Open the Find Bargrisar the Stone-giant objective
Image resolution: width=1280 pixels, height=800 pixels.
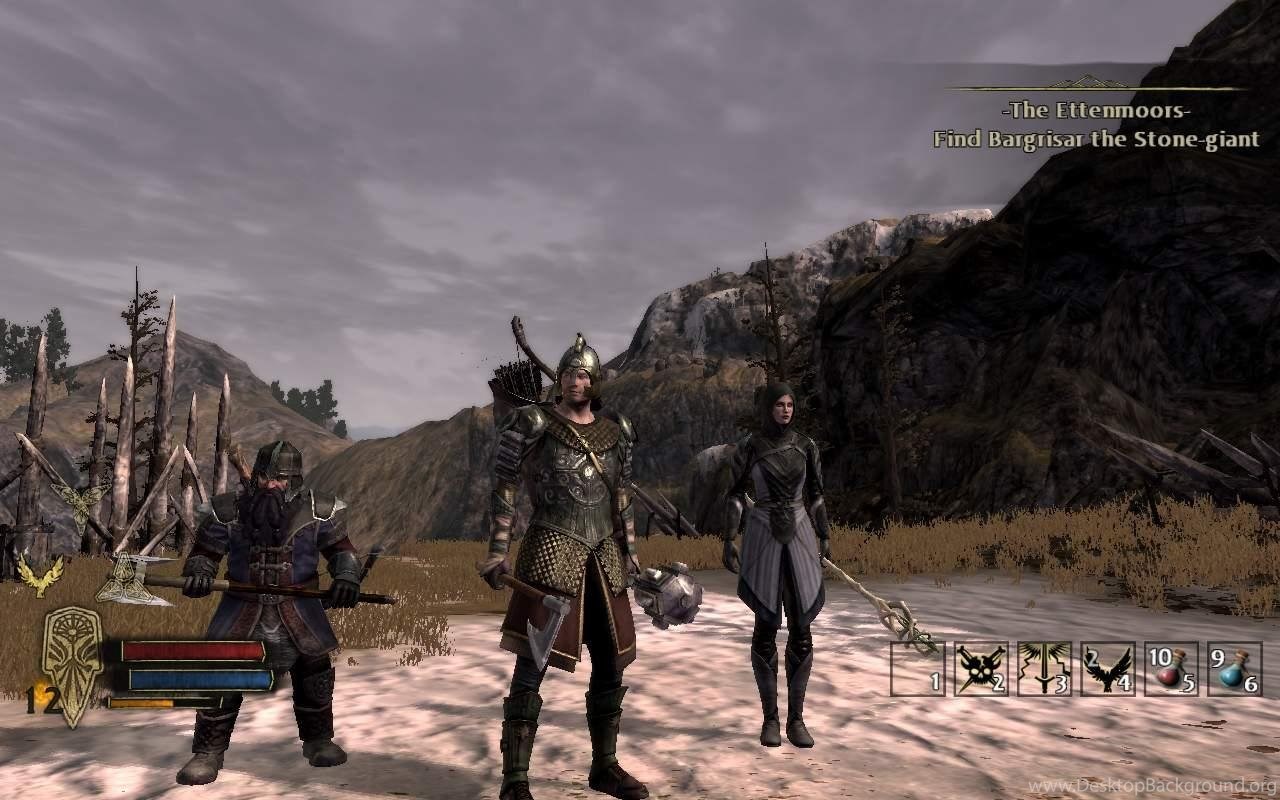1096,139
